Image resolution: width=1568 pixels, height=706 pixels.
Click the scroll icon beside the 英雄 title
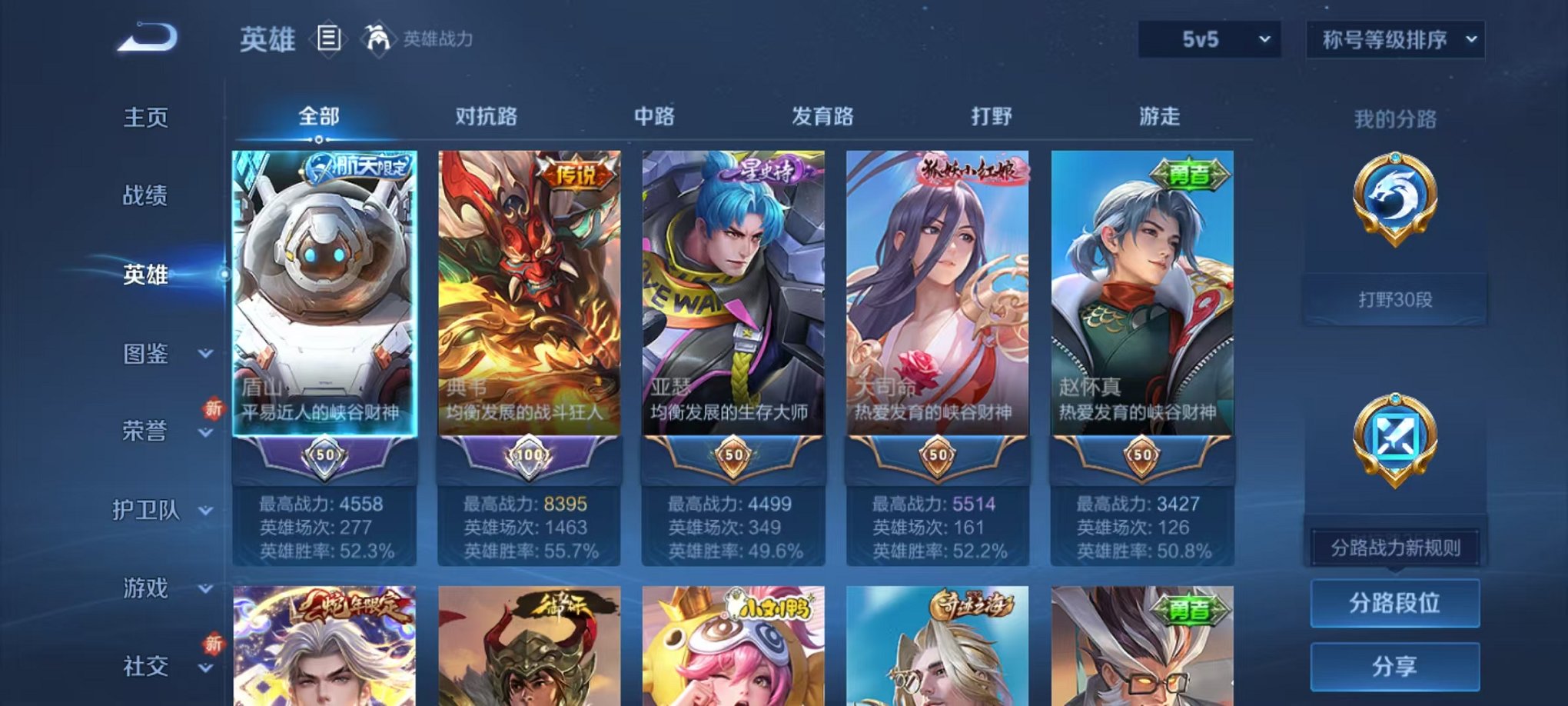coord(329,37)
